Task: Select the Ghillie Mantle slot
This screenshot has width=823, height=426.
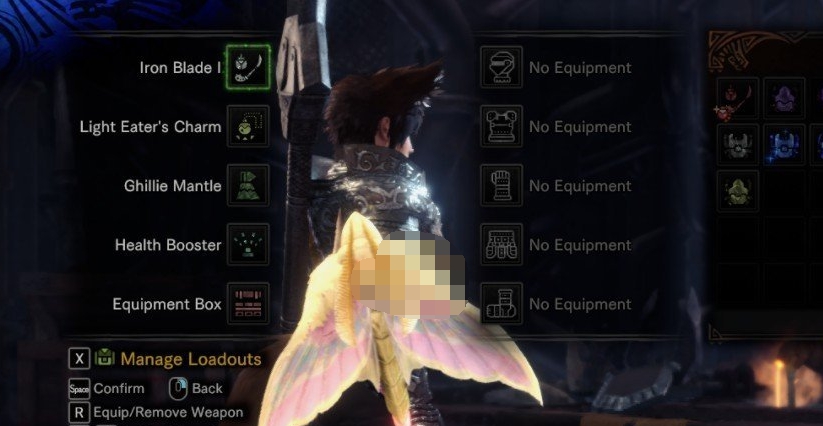Action: 247,186
